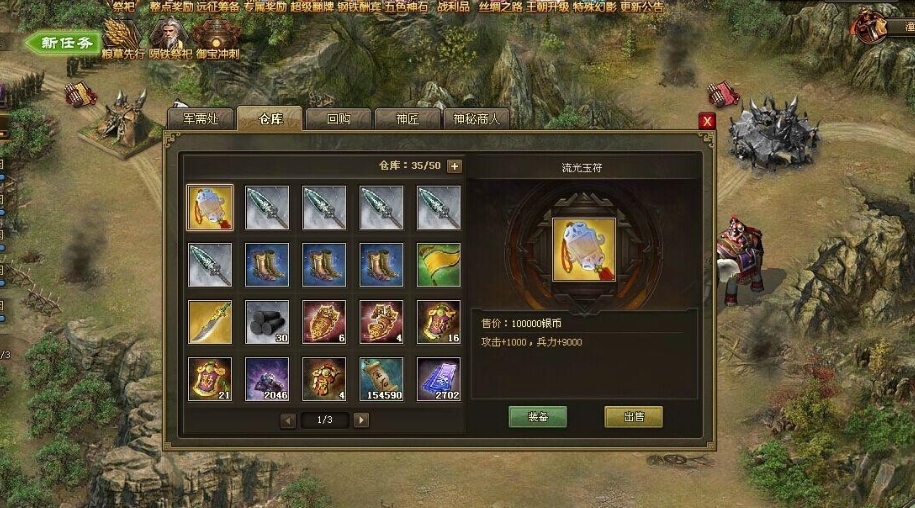This screenshot has height=508, width=915.
Task: Open the 神秘商人 merchant tab
Action: tap(475, 118)
